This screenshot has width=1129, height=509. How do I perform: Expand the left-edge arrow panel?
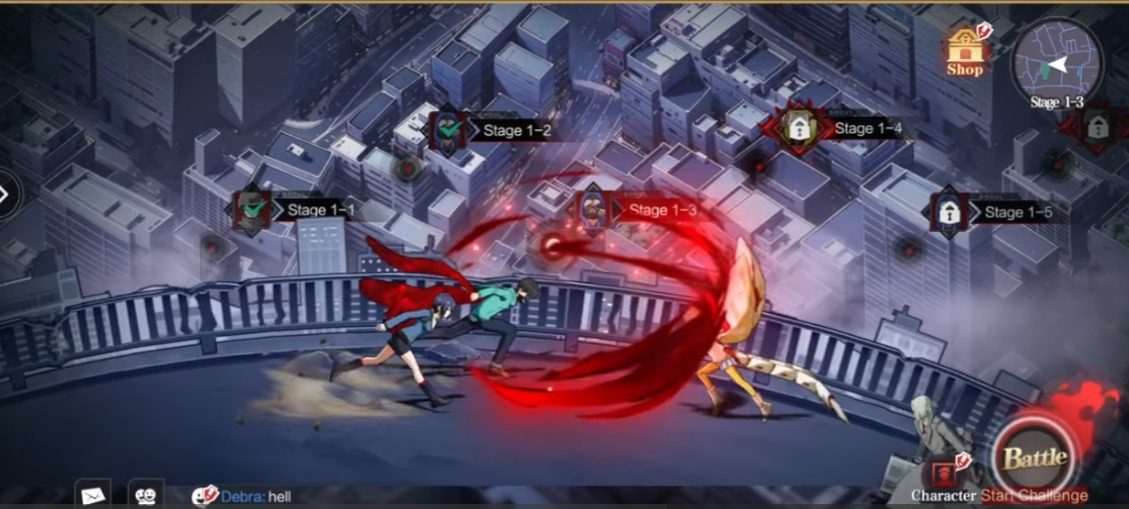coord(6,194)
